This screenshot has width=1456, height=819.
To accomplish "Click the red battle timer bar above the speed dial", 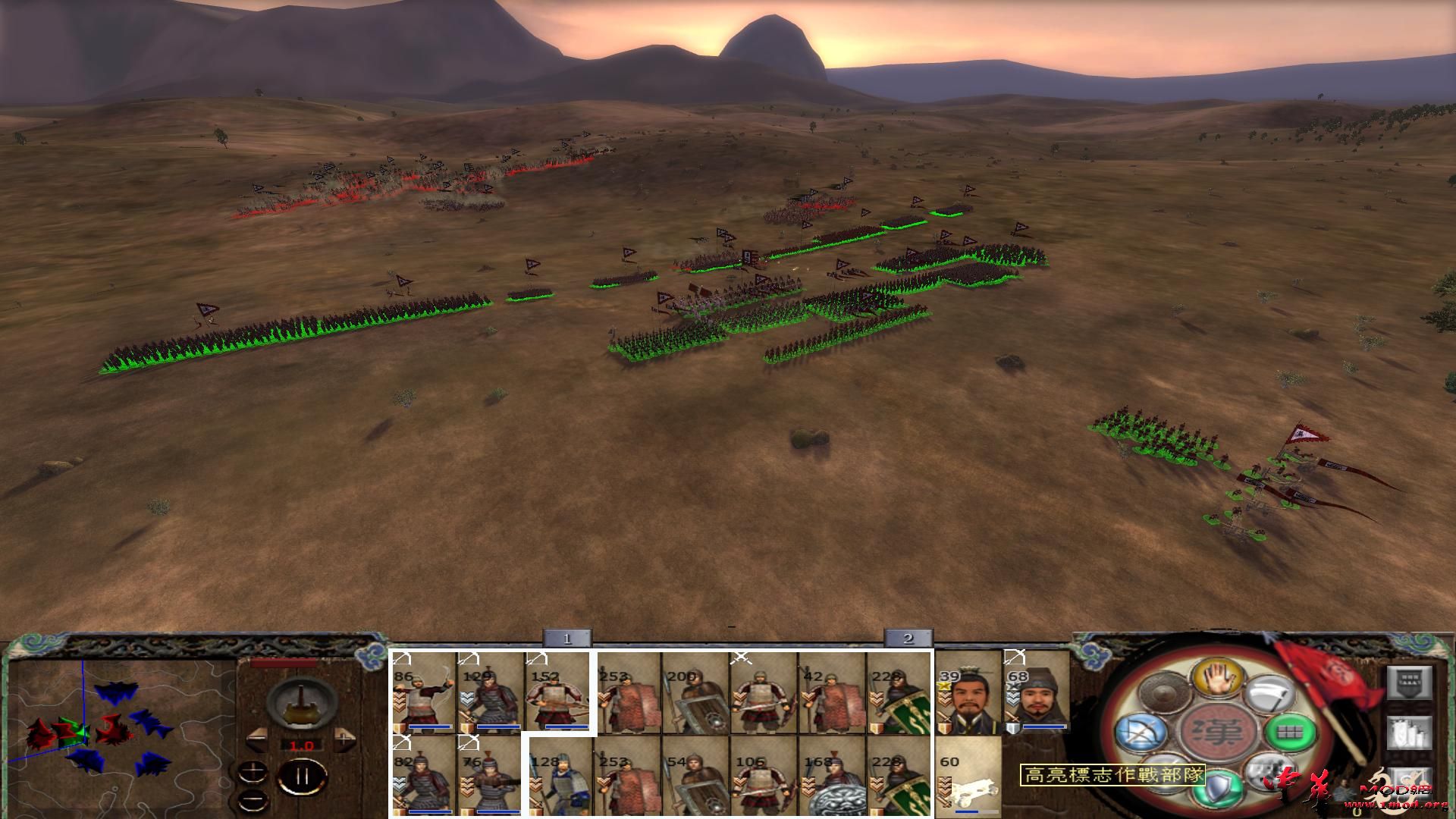I will tap(283, 663).
